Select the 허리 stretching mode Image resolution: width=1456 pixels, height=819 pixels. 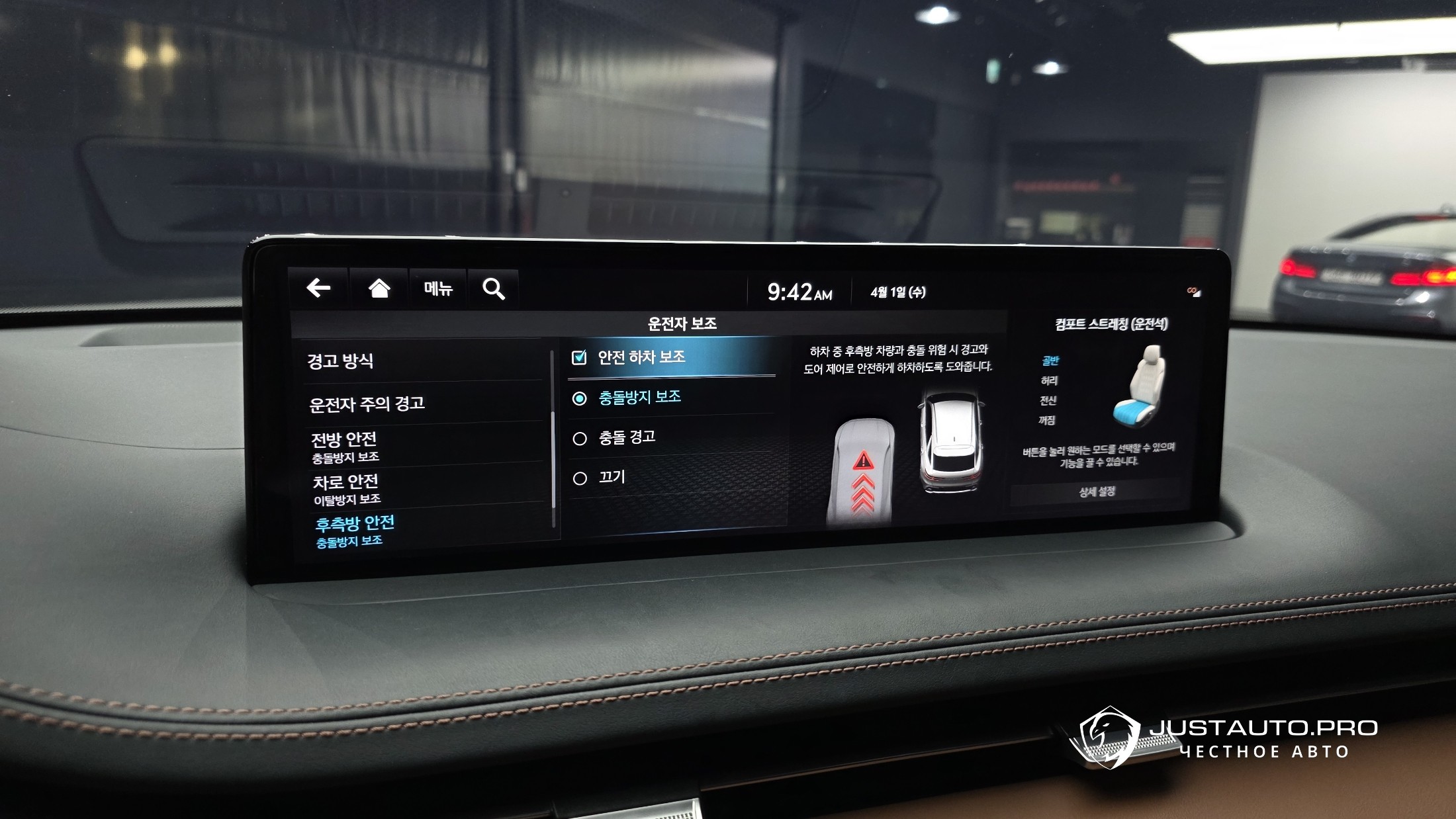tap(1049, 380)
